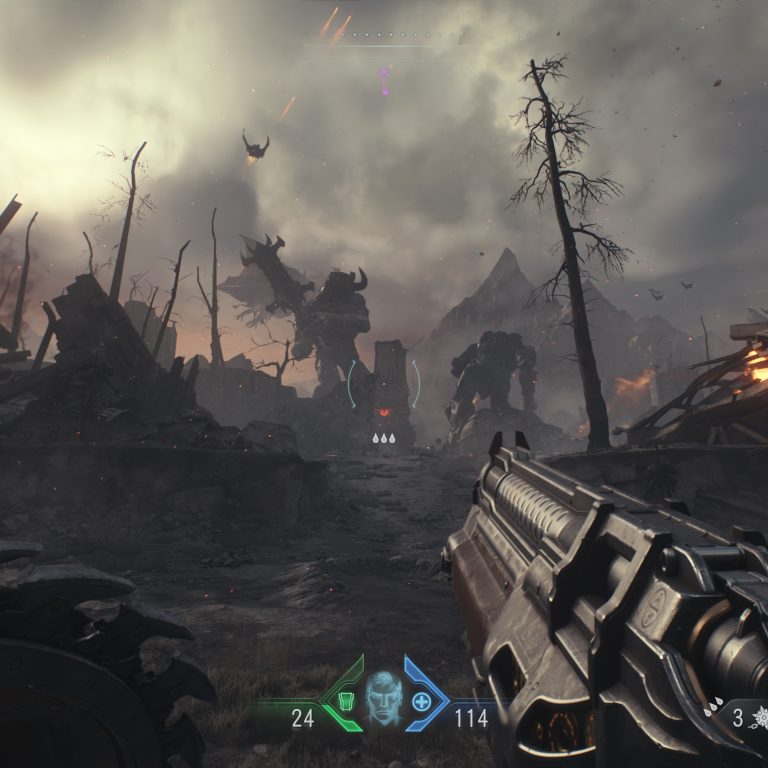Click the blue health cross icon

click(421, 701)
